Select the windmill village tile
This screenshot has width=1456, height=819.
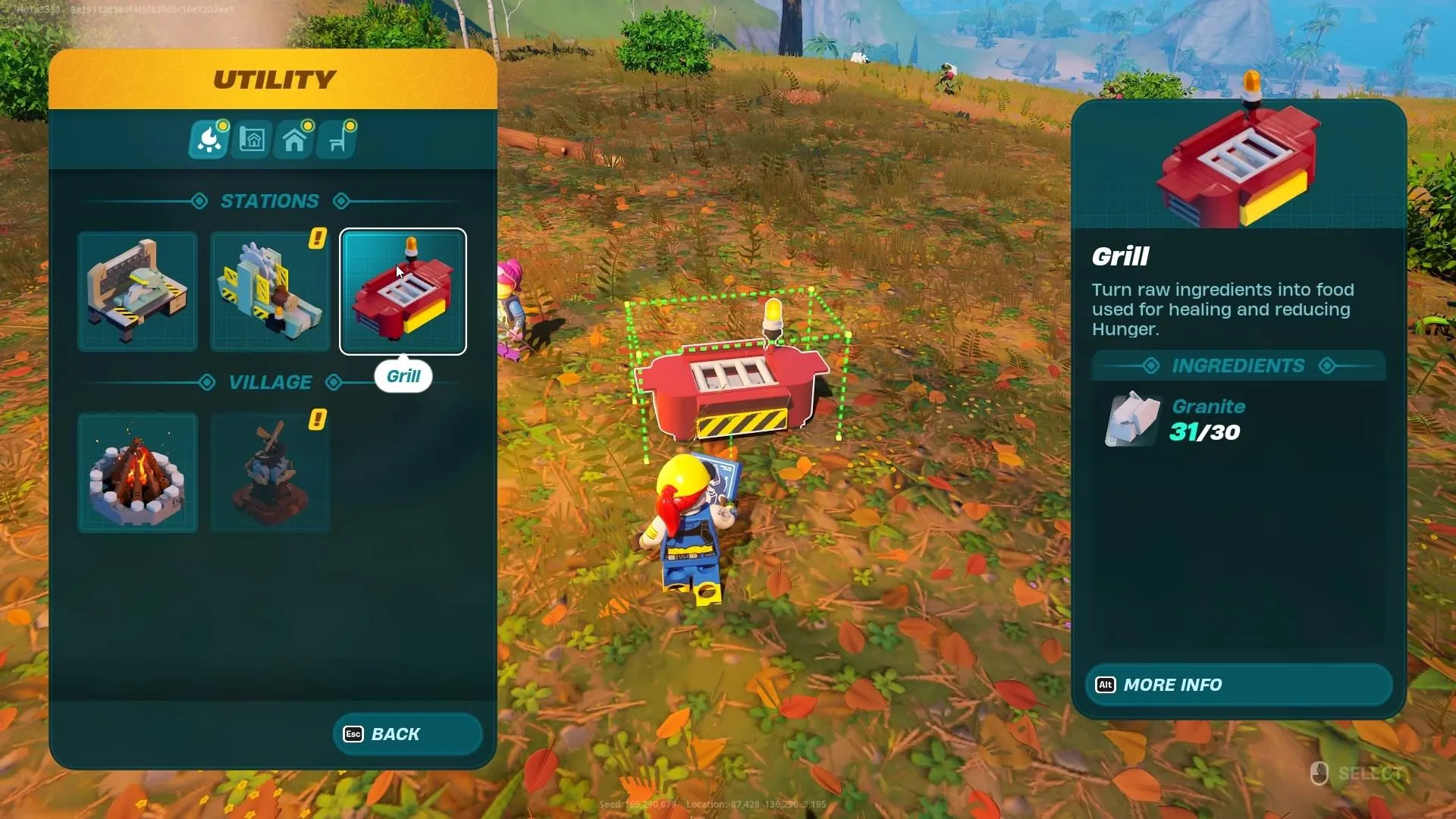point(270,472)
